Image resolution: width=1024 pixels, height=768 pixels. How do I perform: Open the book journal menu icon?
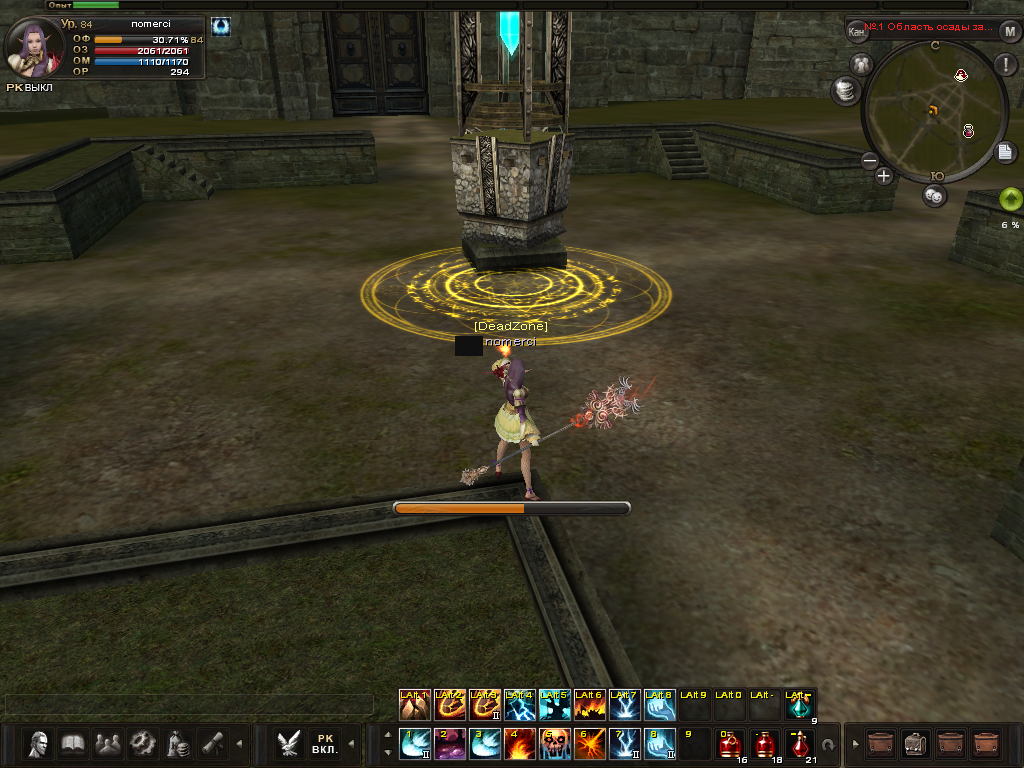[x=74, y=743]
